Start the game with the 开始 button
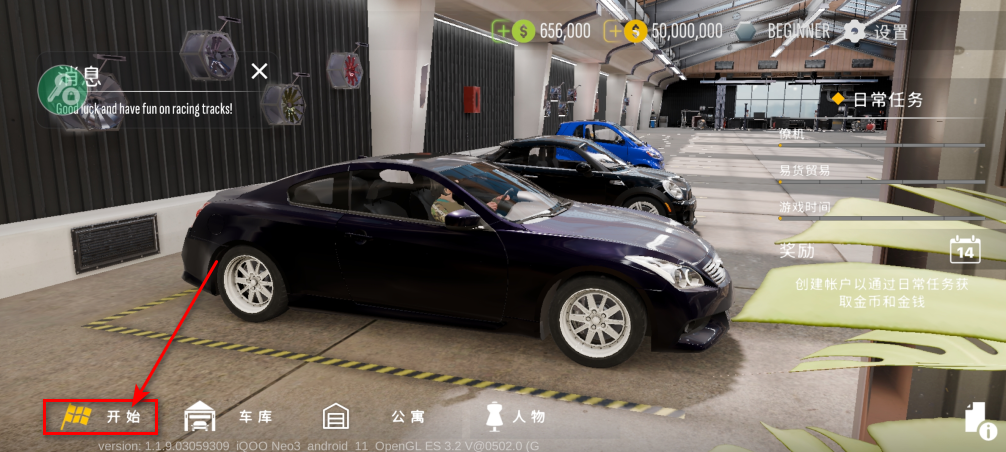 pos(101,416)
